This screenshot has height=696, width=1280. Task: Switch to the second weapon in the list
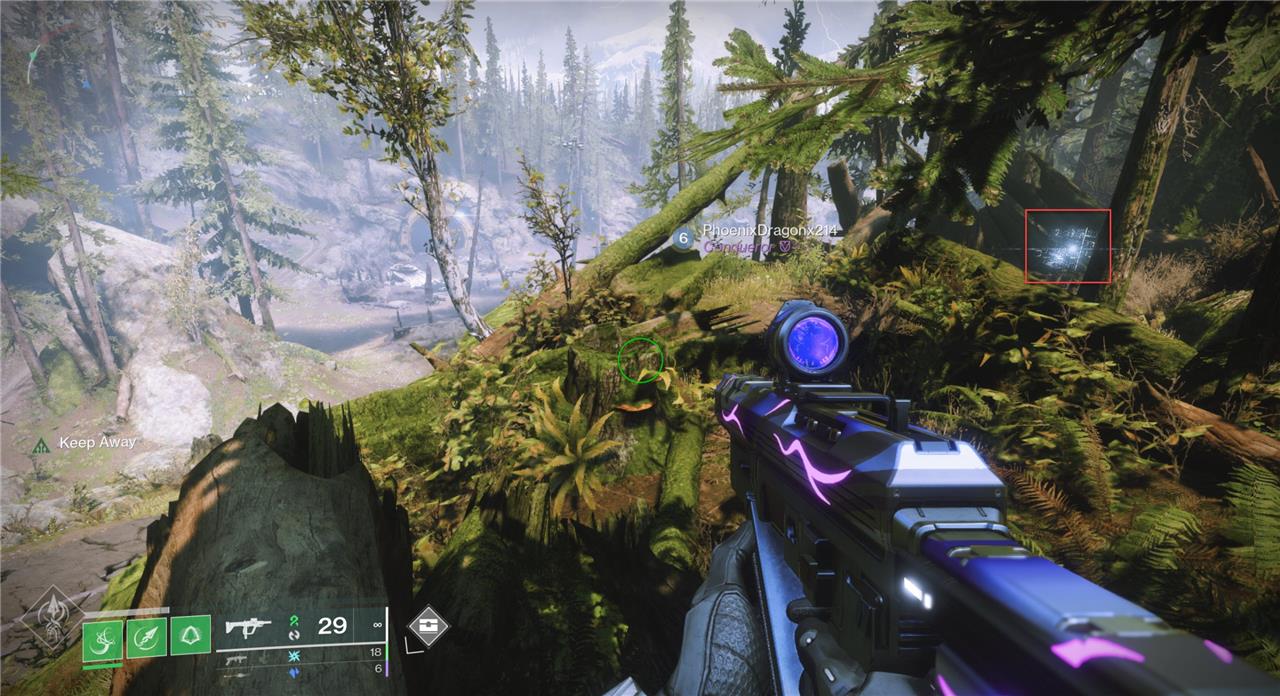click(x=236, y=659)
